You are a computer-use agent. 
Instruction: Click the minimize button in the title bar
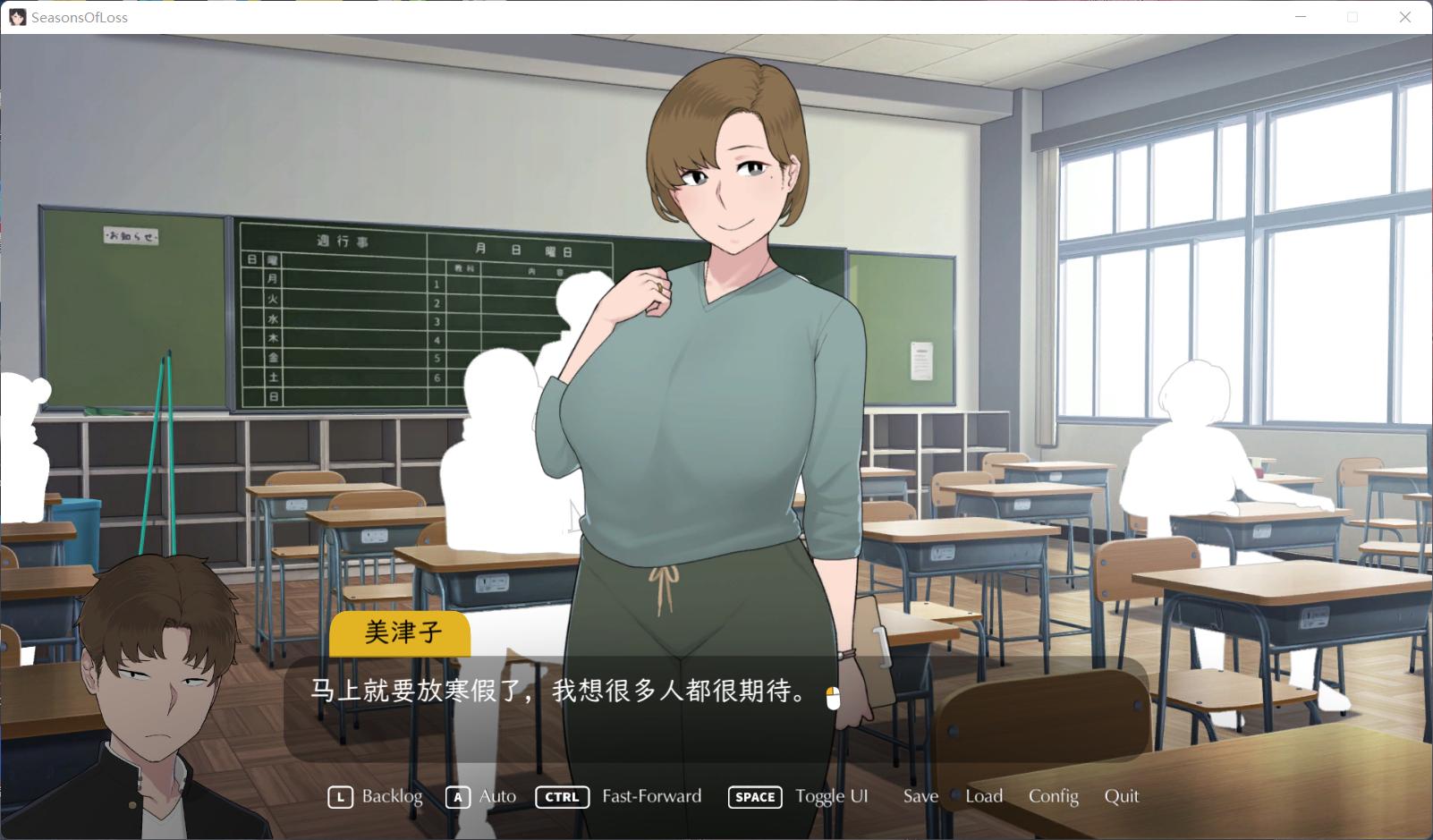pyautogui.click(x=1300, y=17)
